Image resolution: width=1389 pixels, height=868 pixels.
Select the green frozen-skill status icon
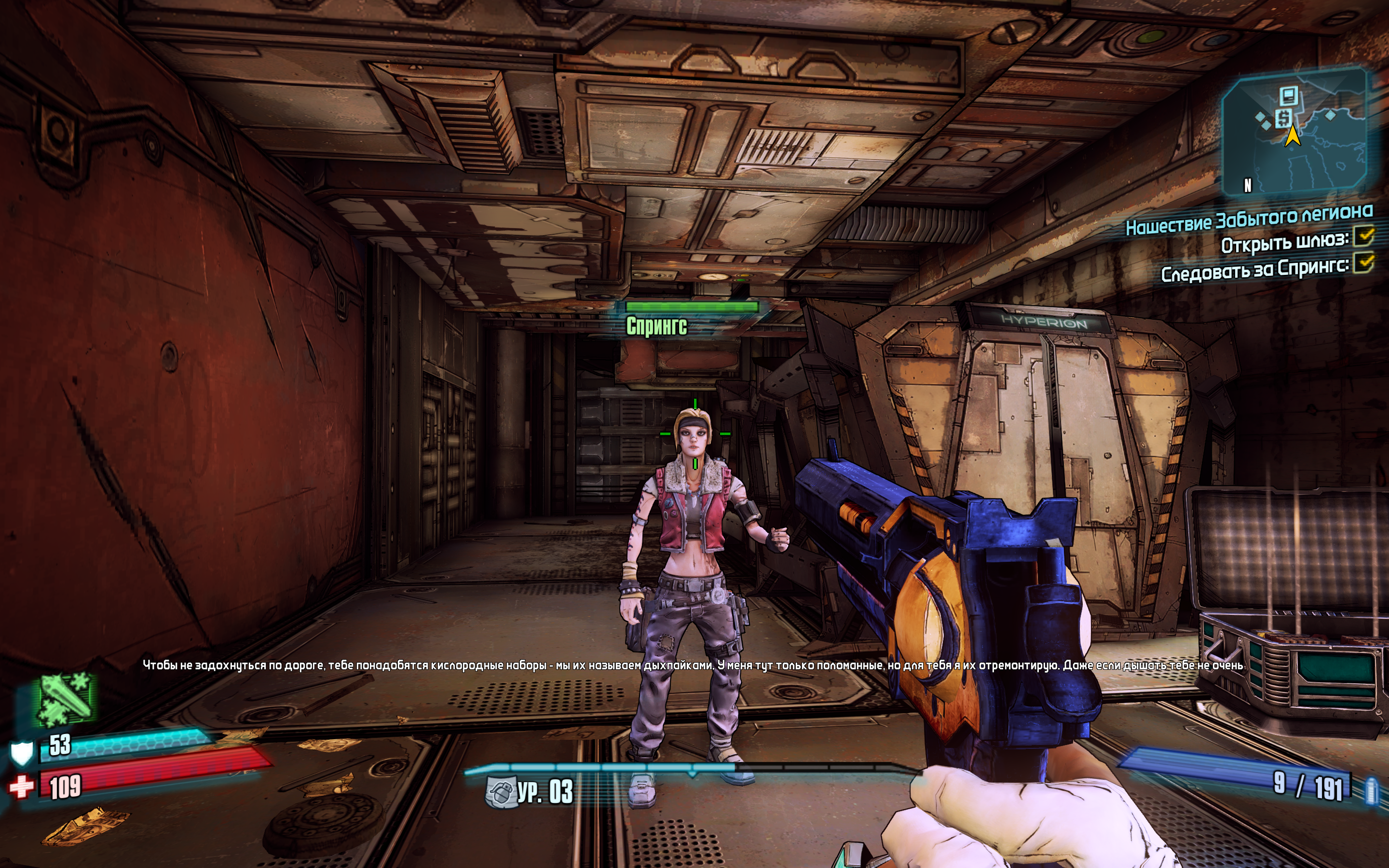65,699
